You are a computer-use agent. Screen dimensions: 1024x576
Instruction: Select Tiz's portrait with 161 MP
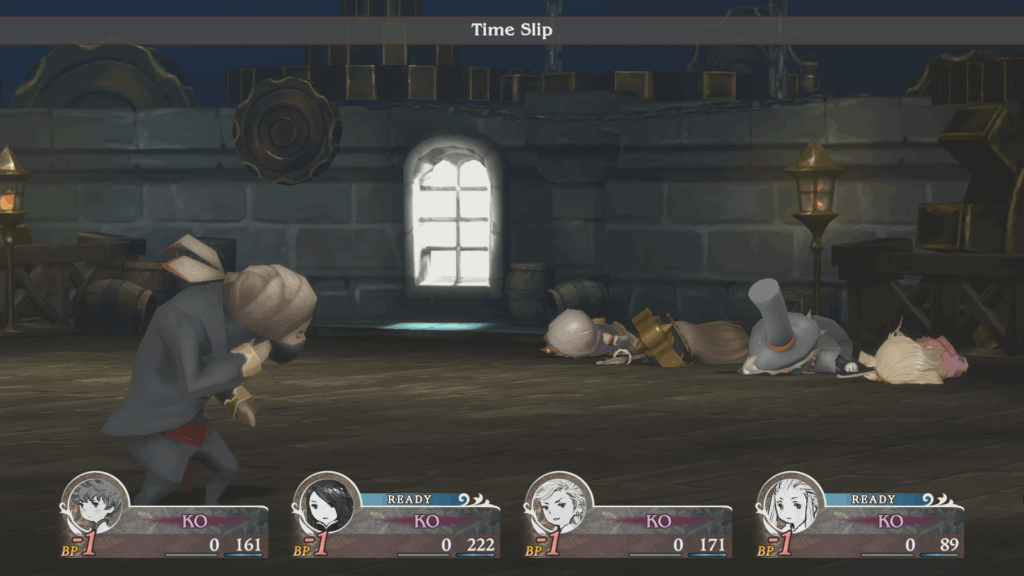(x=95, y=505)
